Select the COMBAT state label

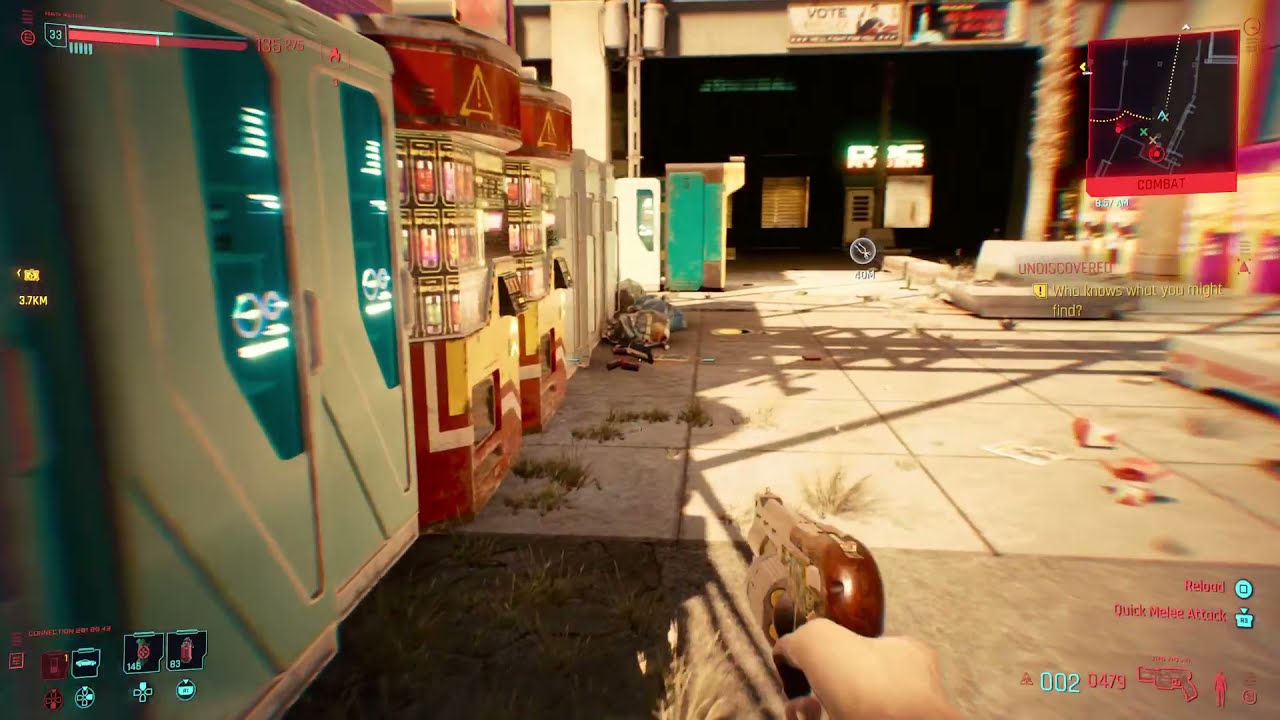pos(1163,184)
